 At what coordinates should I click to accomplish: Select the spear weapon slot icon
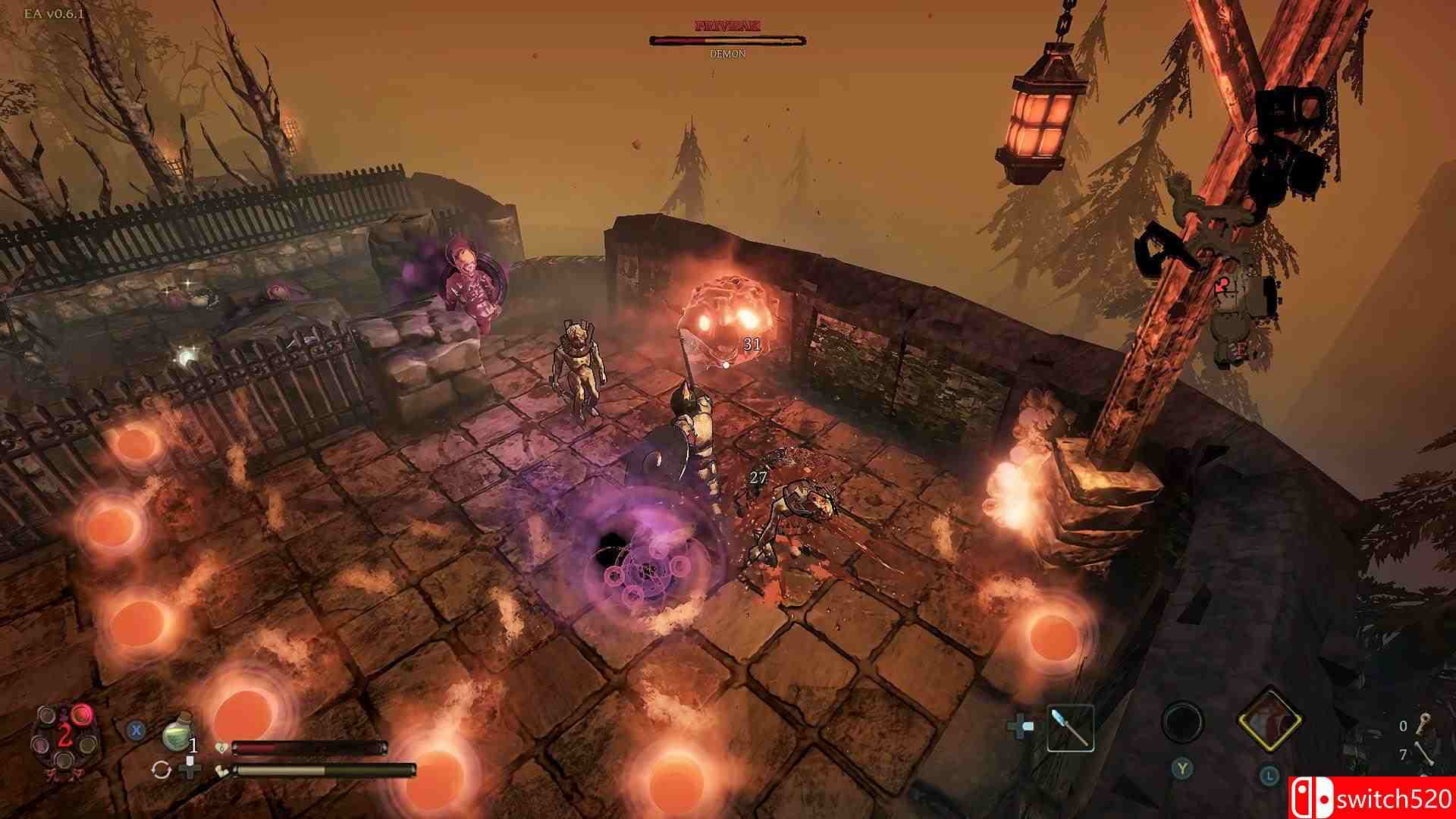click(1072, 729)
